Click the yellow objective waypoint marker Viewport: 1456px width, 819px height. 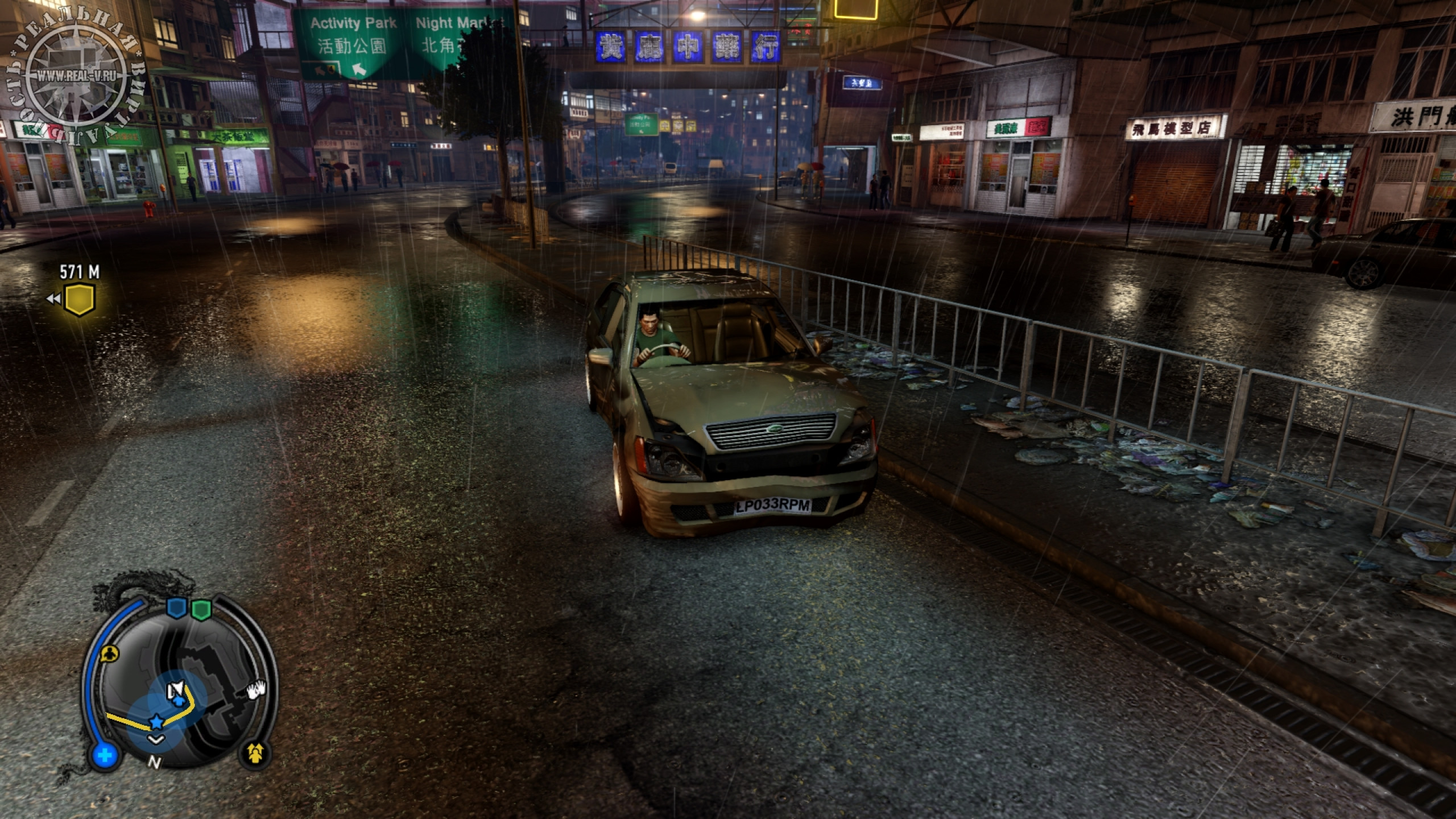click(x=79, y=300)
